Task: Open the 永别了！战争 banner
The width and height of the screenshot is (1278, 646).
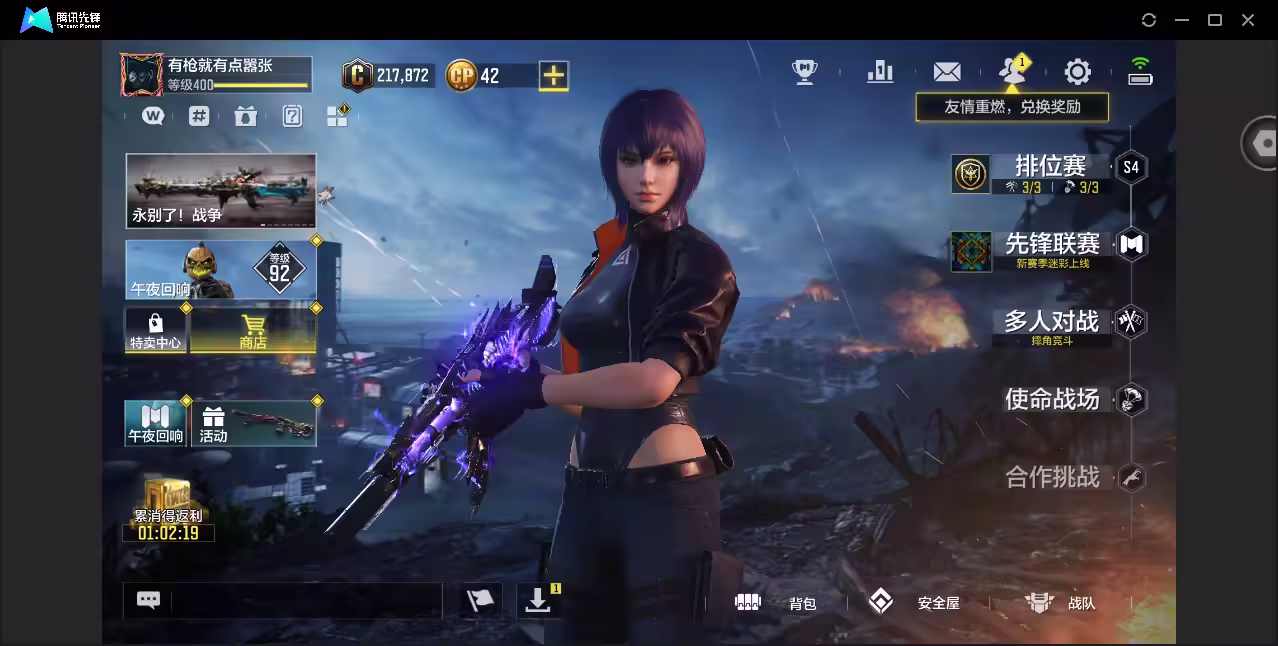Action: pyautogui.click(x=220, y=190)
